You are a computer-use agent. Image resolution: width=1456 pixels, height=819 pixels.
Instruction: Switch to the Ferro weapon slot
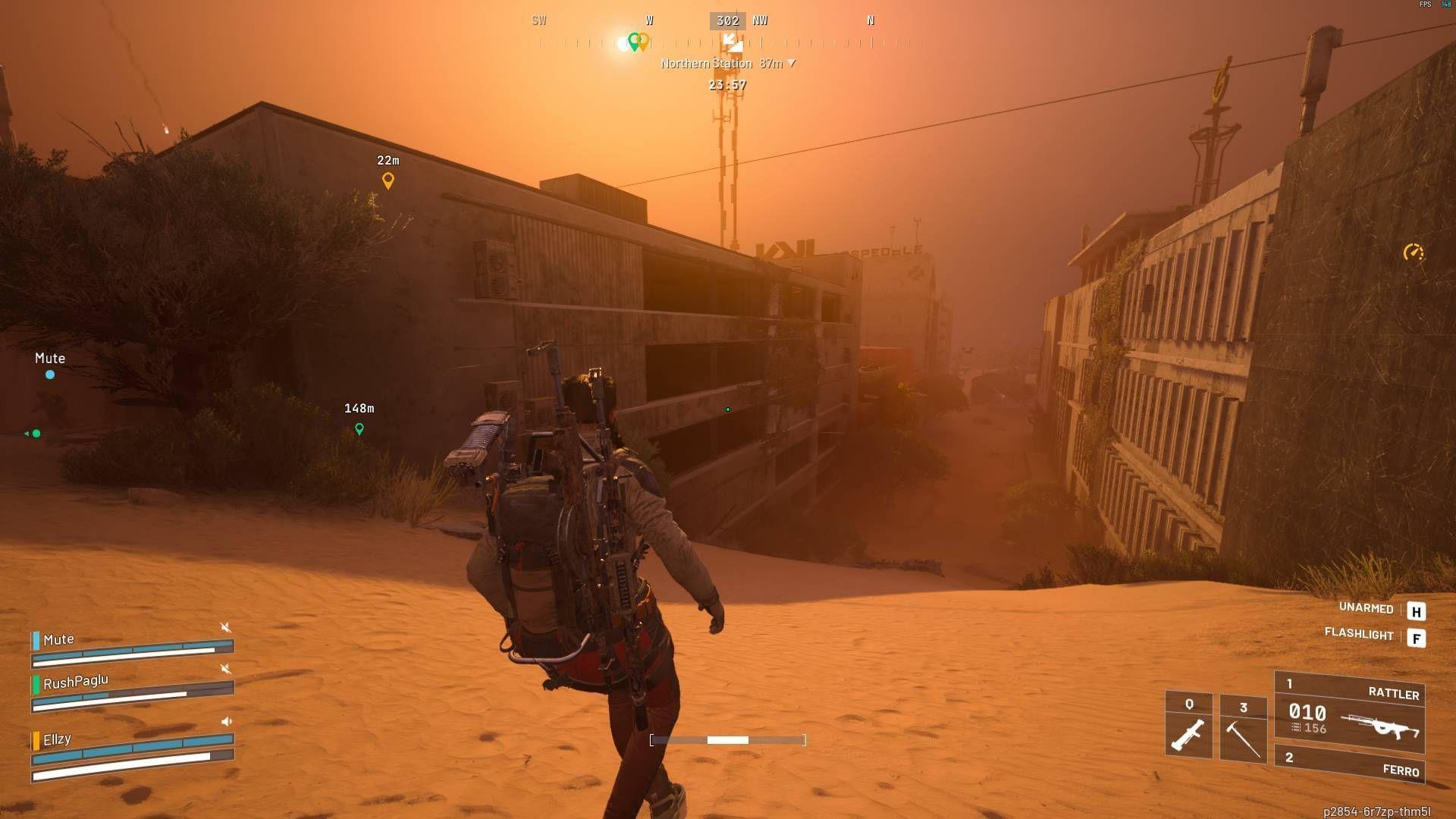pos(1350,764)
